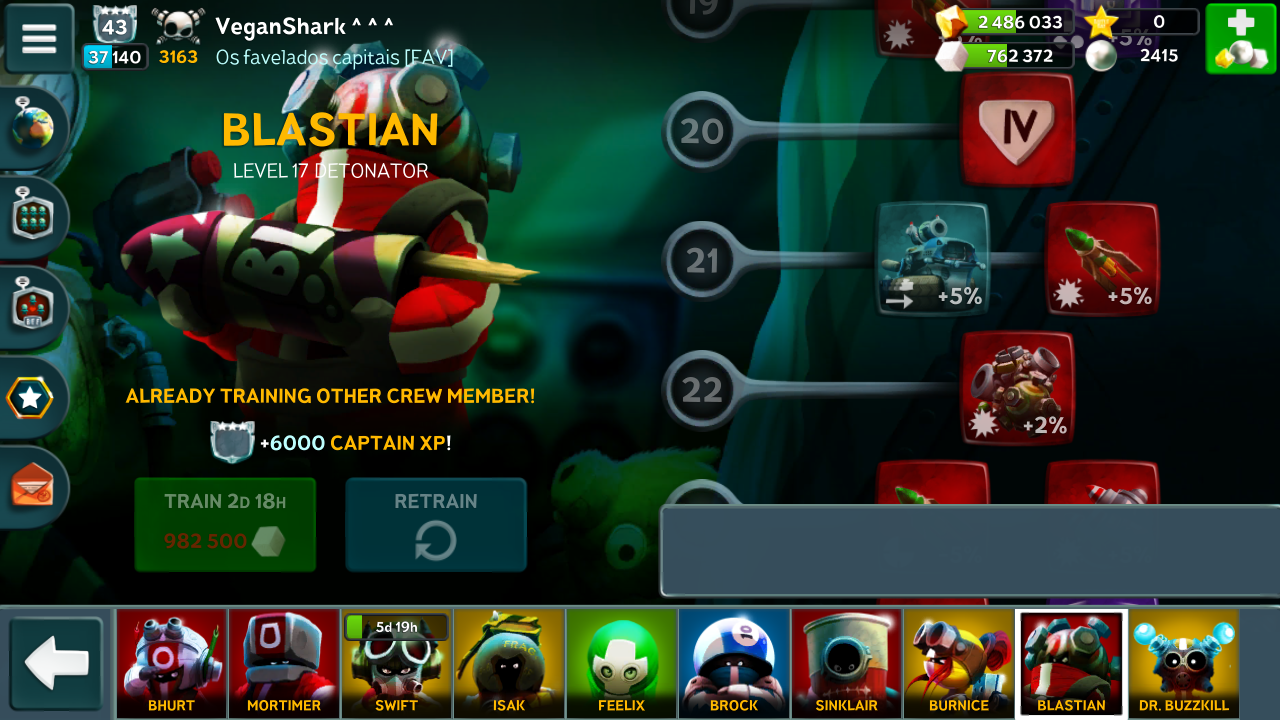The image size is (1280, 720).
Task: Select crew member Bhurt
Action: tap(171, 663)
